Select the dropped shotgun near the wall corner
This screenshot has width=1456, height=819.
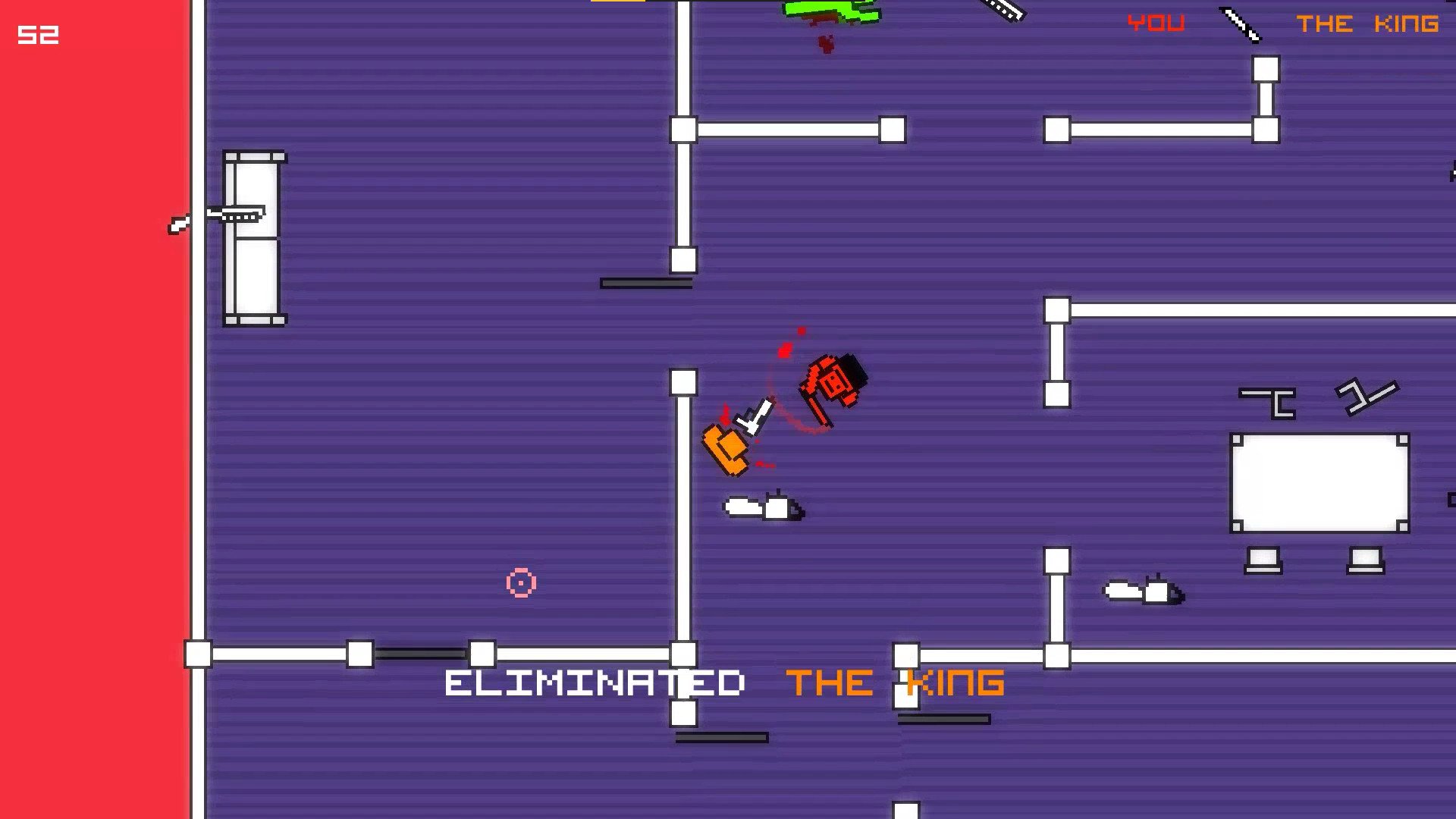click(x=1141, y=591)
